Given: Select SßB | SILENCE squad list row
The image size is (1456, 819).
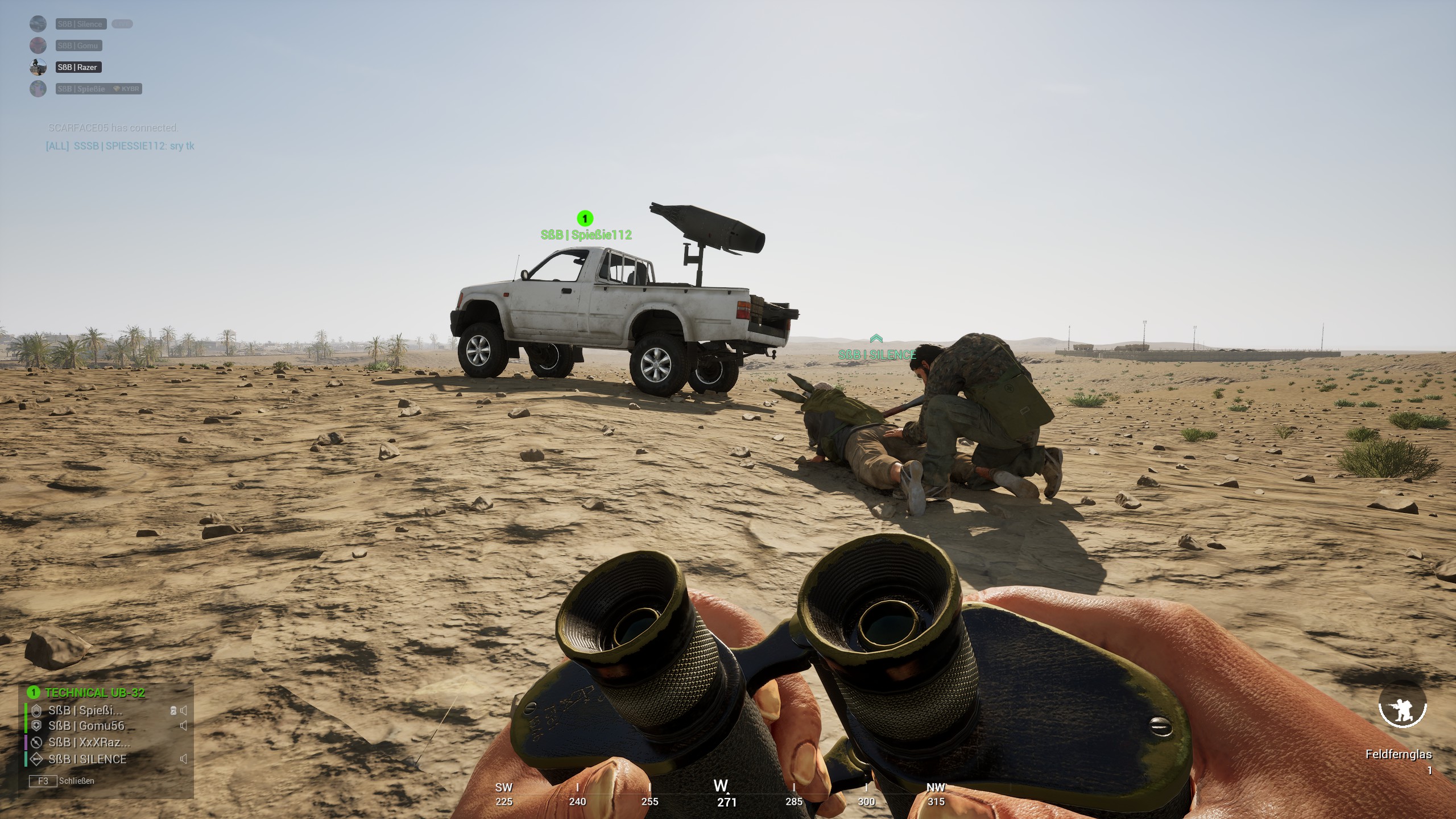Looking at the screenshot, I should point(87,759).
